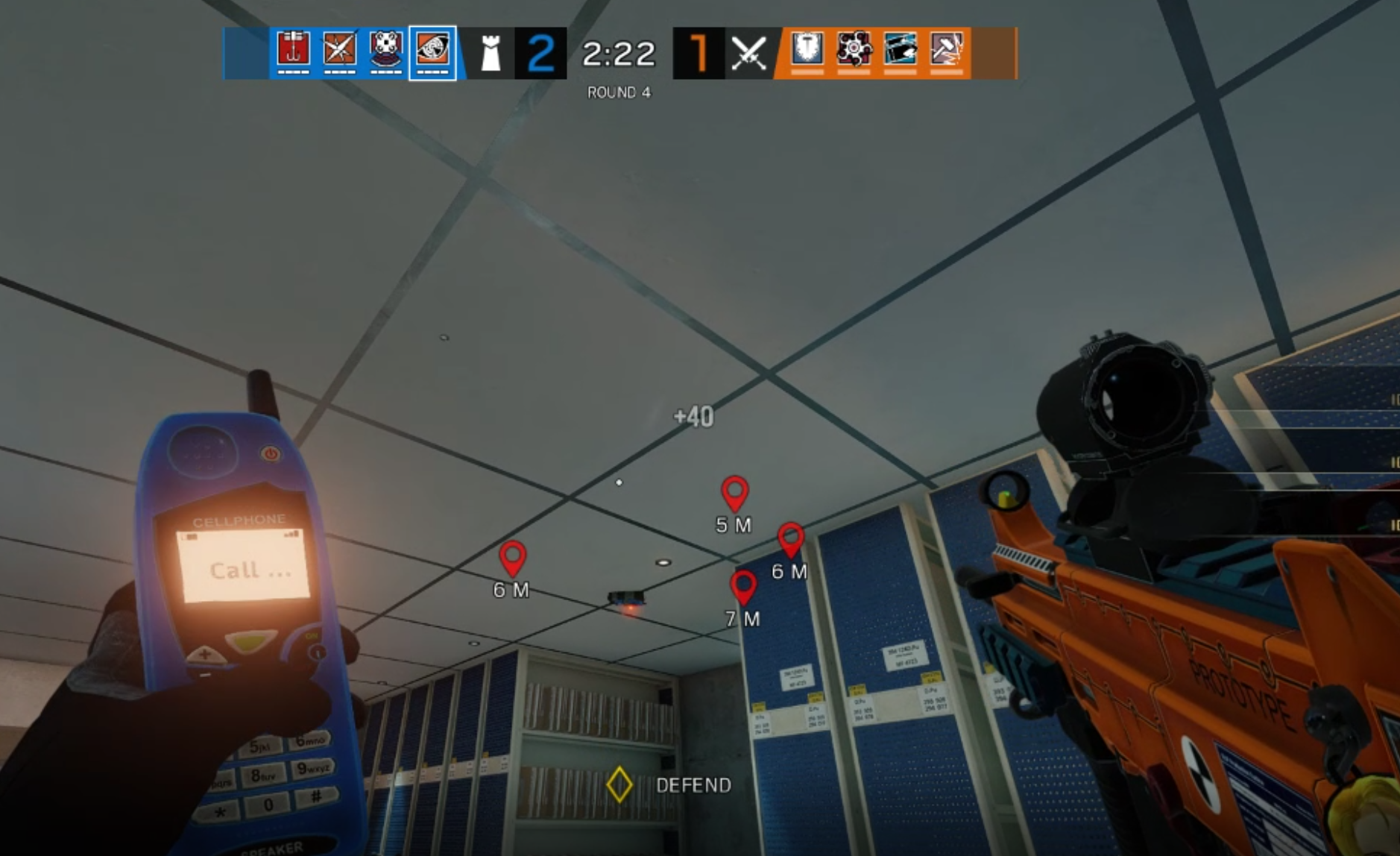Viewport: 1400px width, 856px height.
Task: Select the shield gadget icon on orange team
Action: click(807, 52)
